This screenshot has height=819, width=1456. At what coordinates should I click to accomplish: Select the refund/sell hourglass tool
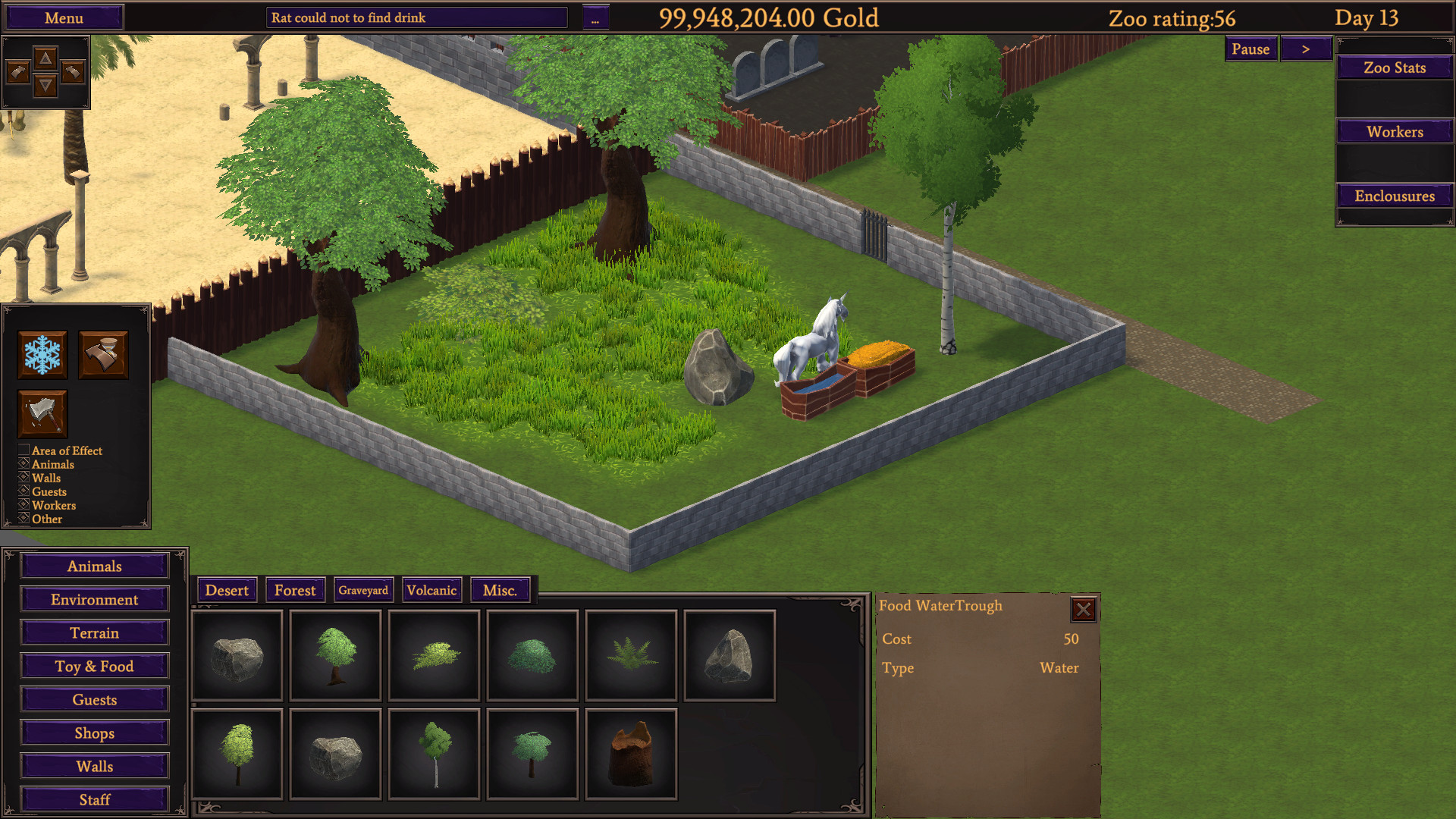105,355
